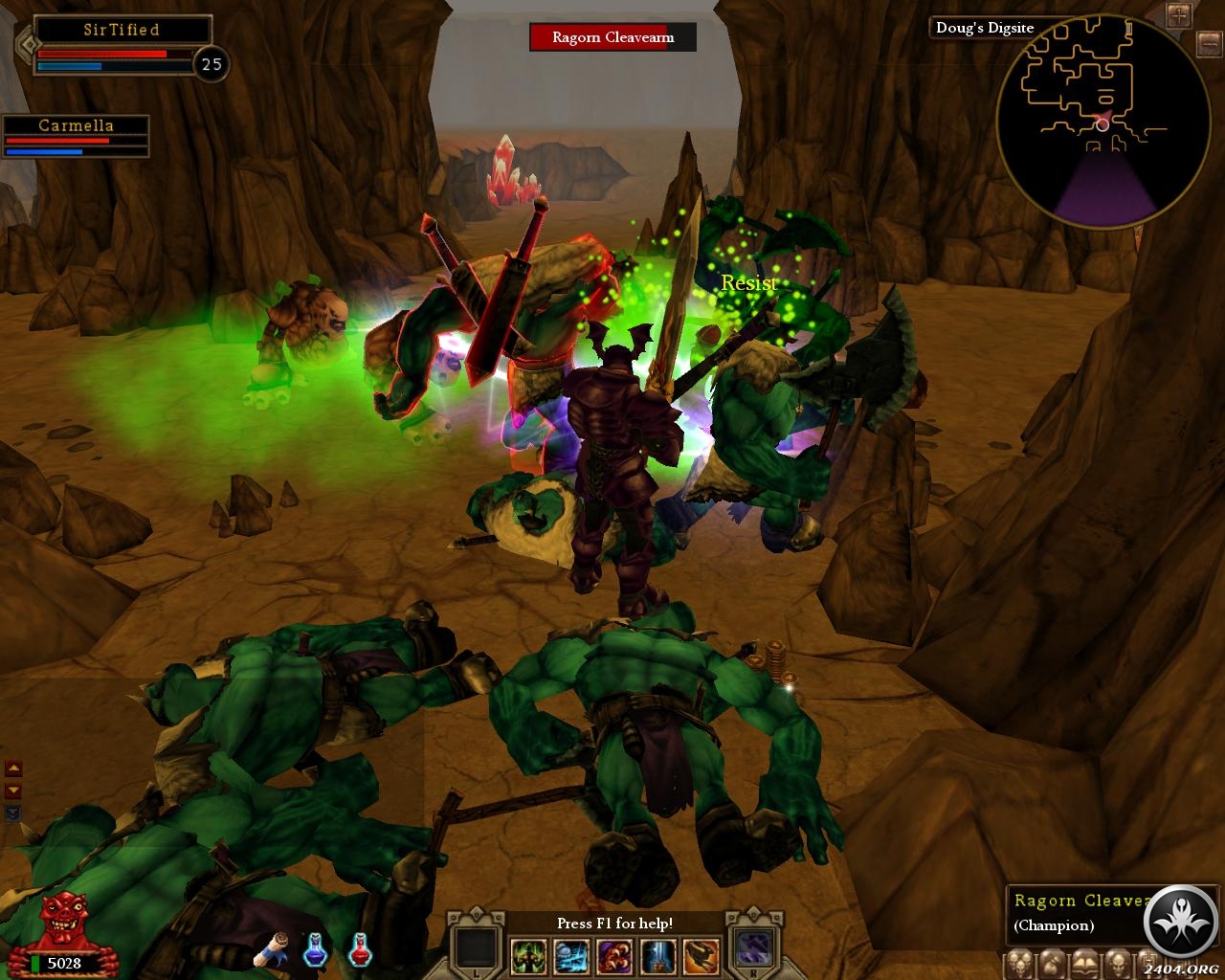The image size is (1225, 980).
Task: Use the blue mana potion
Action: pyautogui.click(x=316, y=949)
